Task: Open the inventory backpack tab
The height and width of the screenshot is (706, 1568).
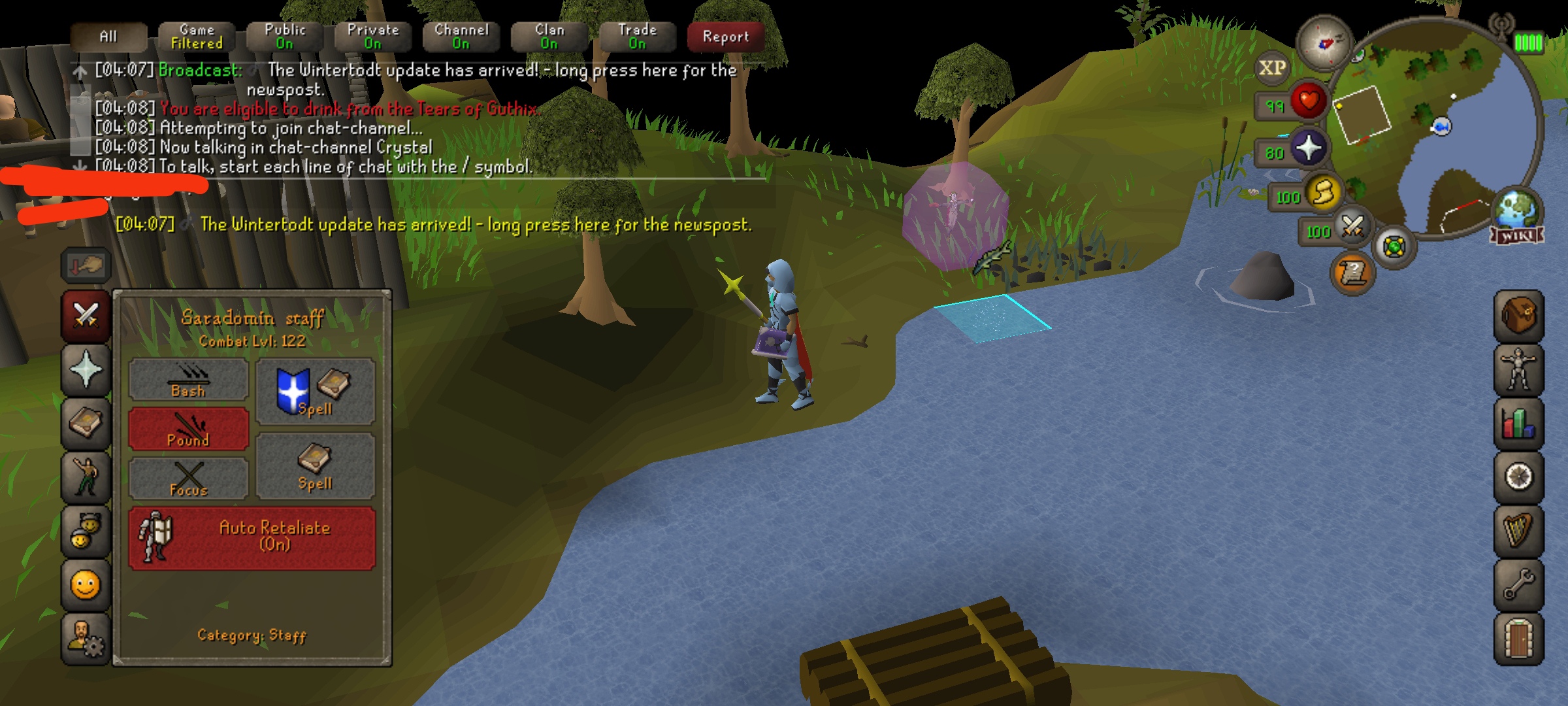Action: tap(1518, 316)
